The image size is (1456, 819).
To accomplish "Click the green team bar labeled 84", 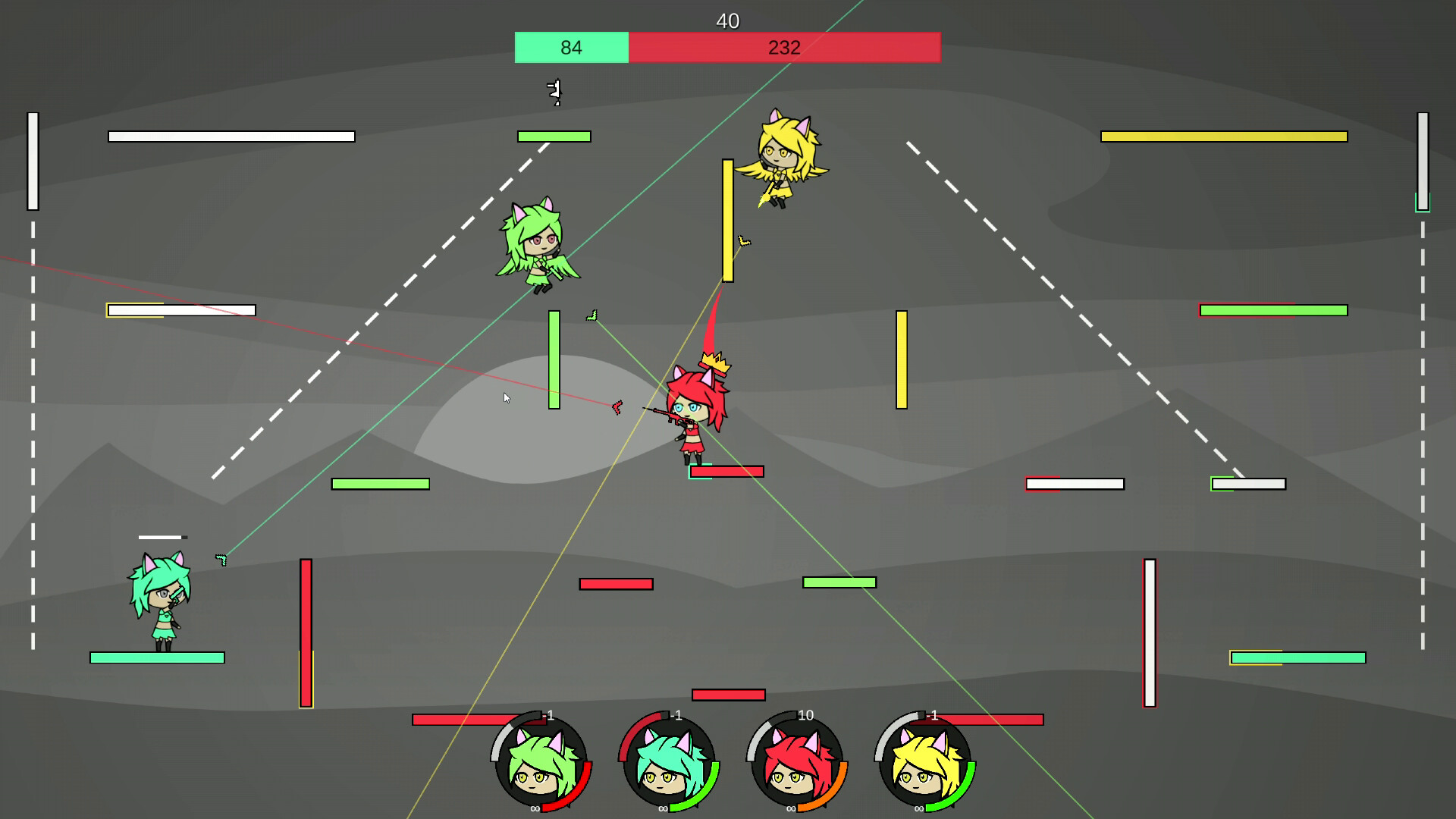I will (x=570, y=47).
